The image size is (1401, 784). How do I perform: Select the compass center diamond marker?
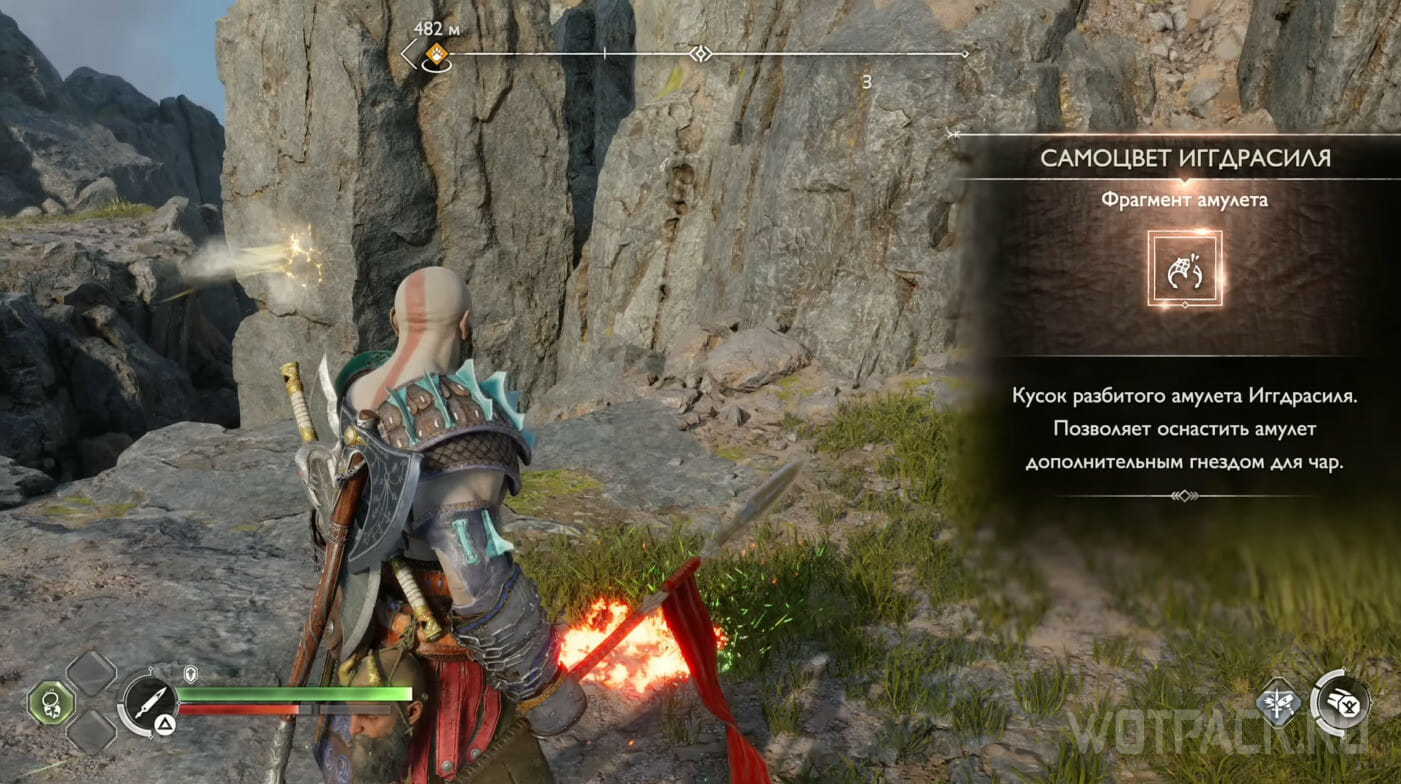coord(701,53)
